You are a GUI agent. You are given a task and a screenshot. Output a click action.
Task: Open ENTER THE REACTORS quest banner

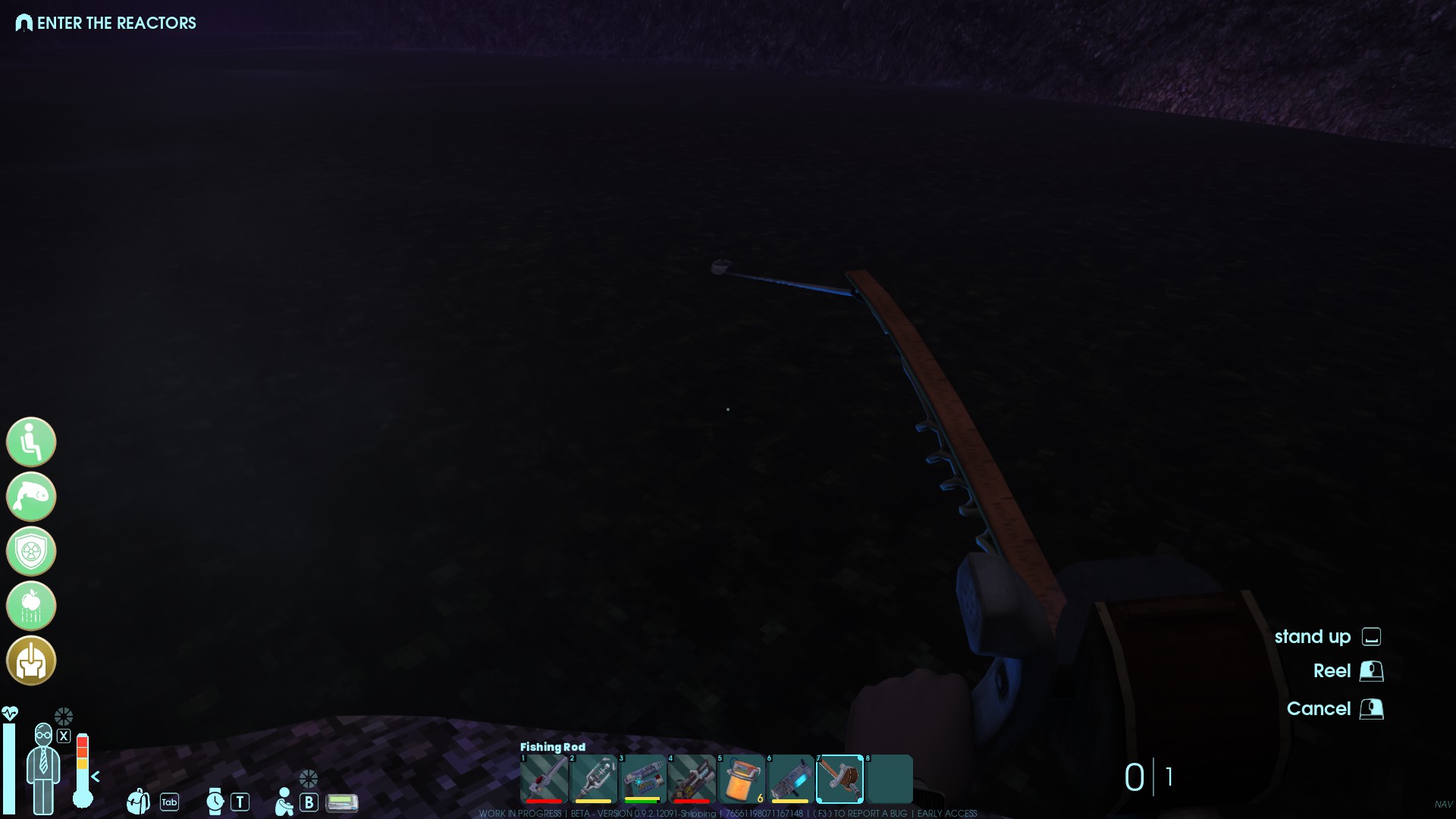106,23
